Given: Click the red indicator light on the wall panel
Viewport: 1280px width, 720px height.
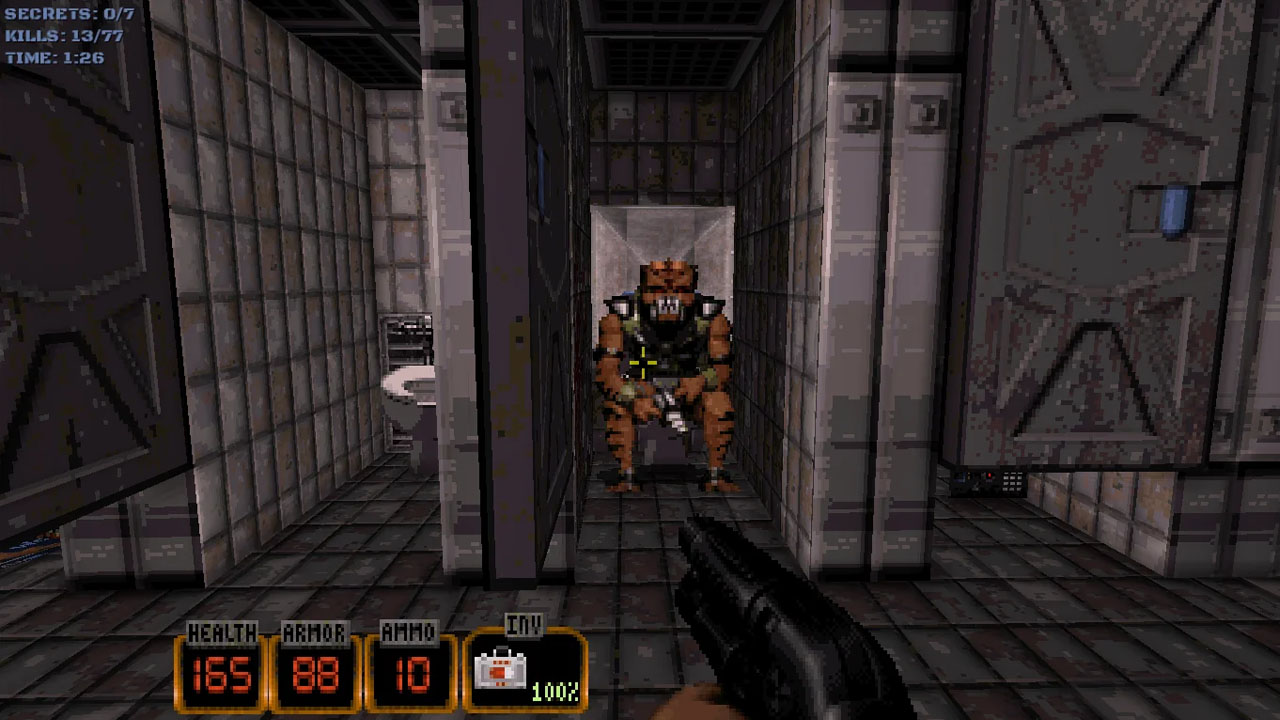Looking at the screenshot, I should point(989,475).
